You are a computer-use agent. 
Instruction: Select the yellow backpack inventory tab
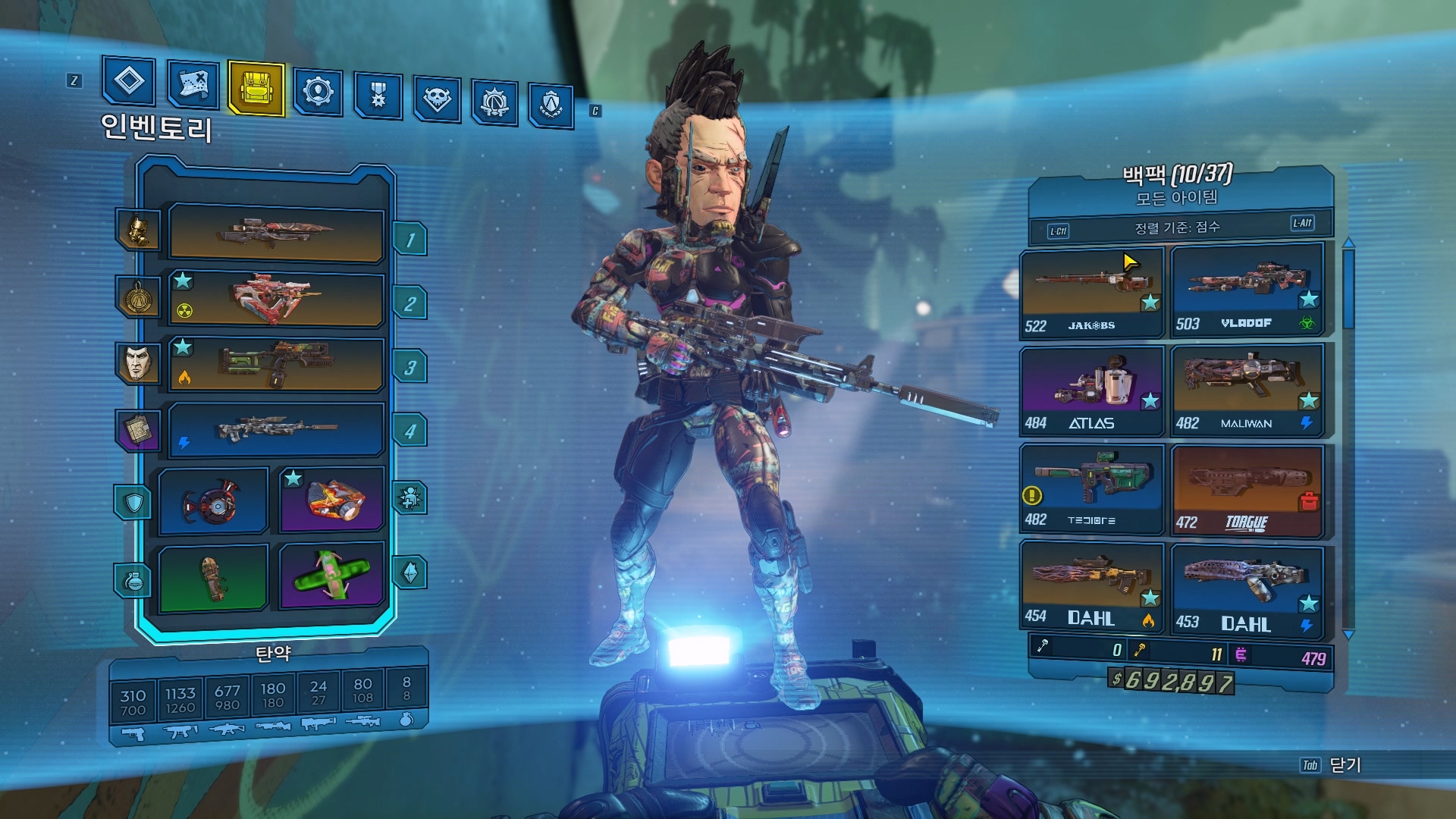pos(256,88)
